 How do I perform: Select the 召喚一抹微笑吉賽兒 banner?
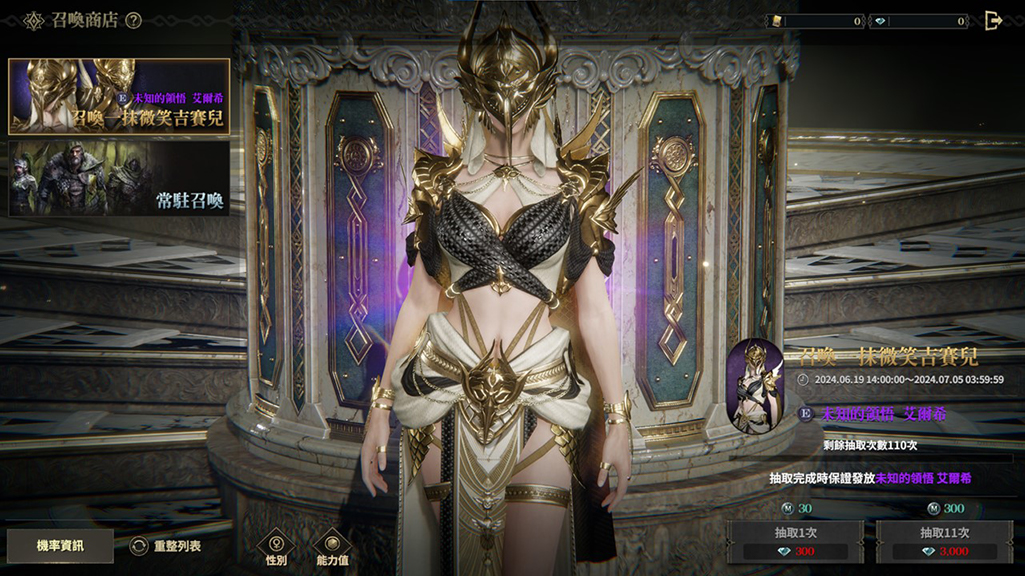click(119, 96)
